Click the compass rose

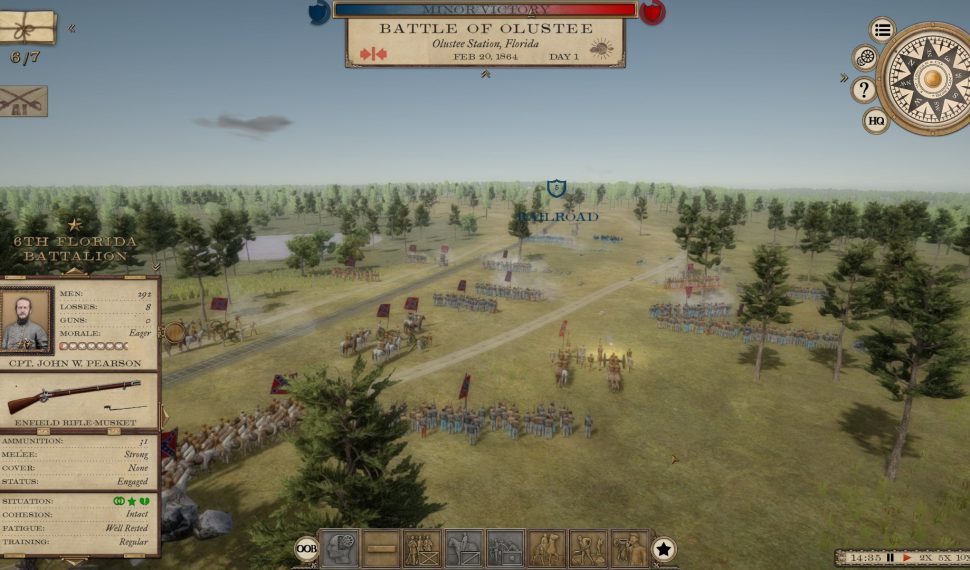point(930,78)
